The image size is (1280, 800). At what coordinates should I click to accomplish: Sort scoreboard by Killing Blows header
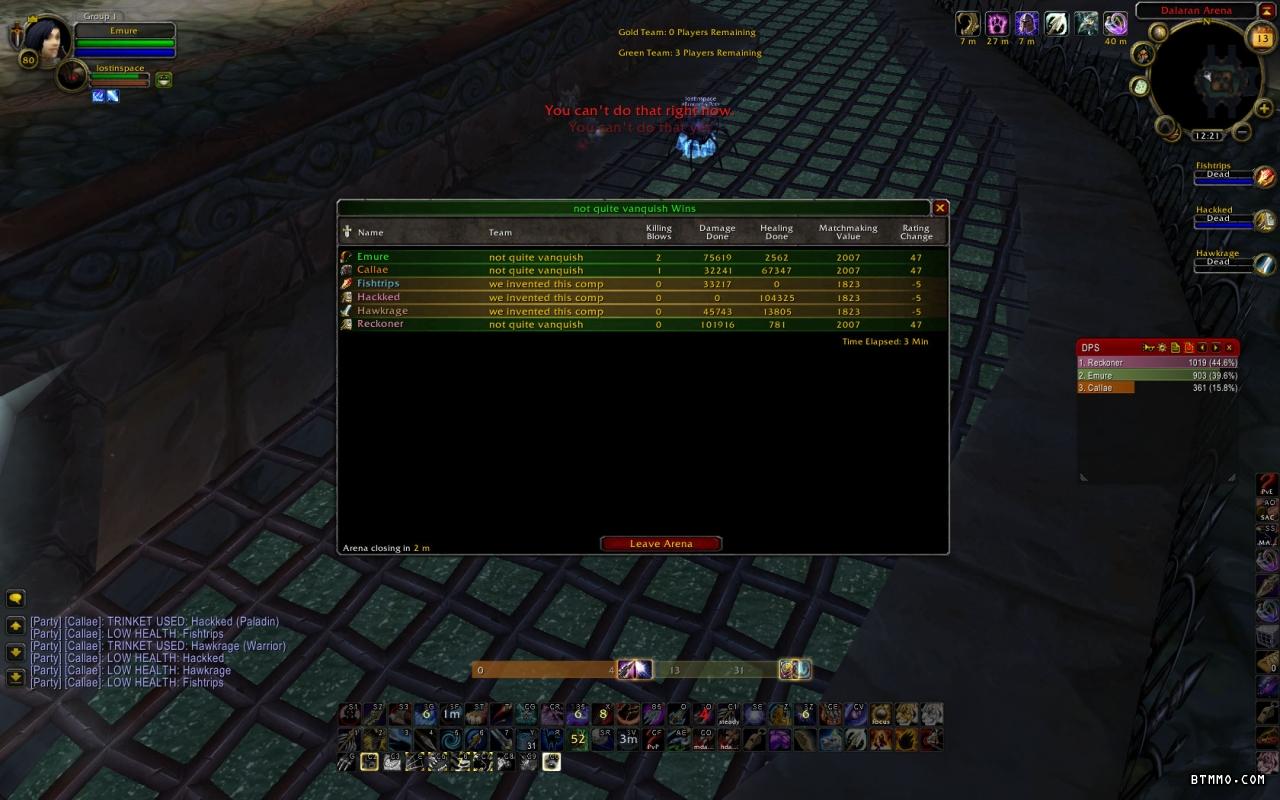[659, 232]
